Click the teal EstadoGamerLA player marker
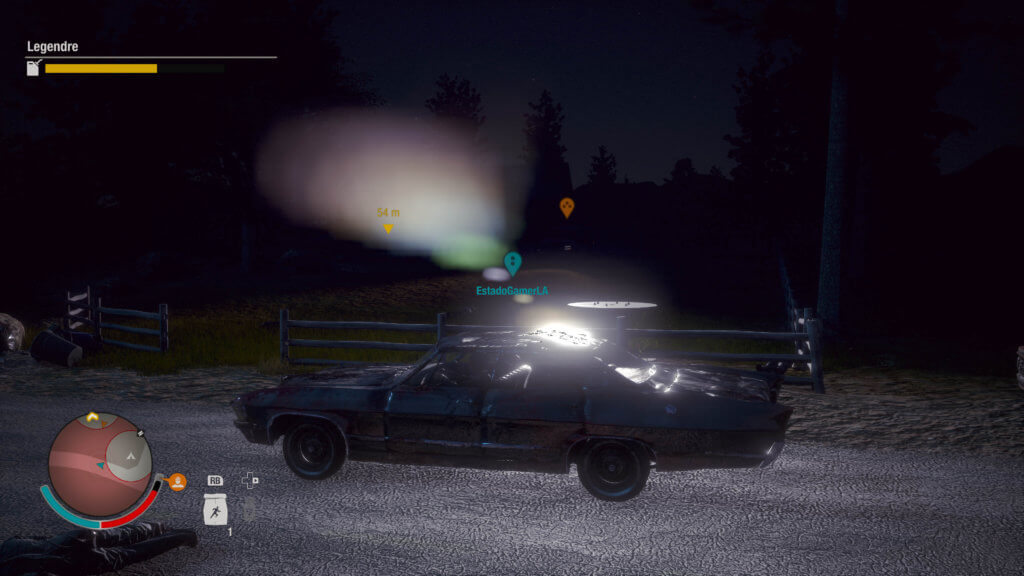Viewport: 1024px width, 576px height. tap(513, 263)
